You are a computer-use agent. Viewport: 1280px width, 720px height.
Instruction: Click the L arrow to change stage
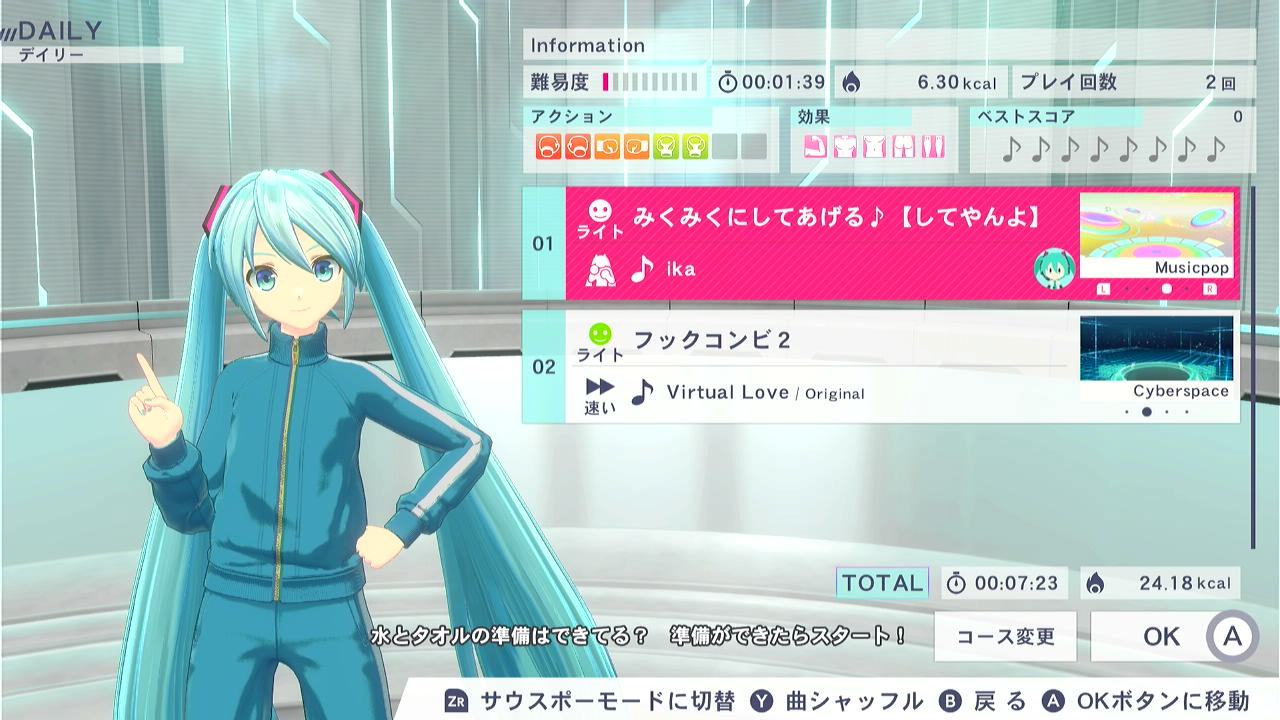pos(1103,288)
